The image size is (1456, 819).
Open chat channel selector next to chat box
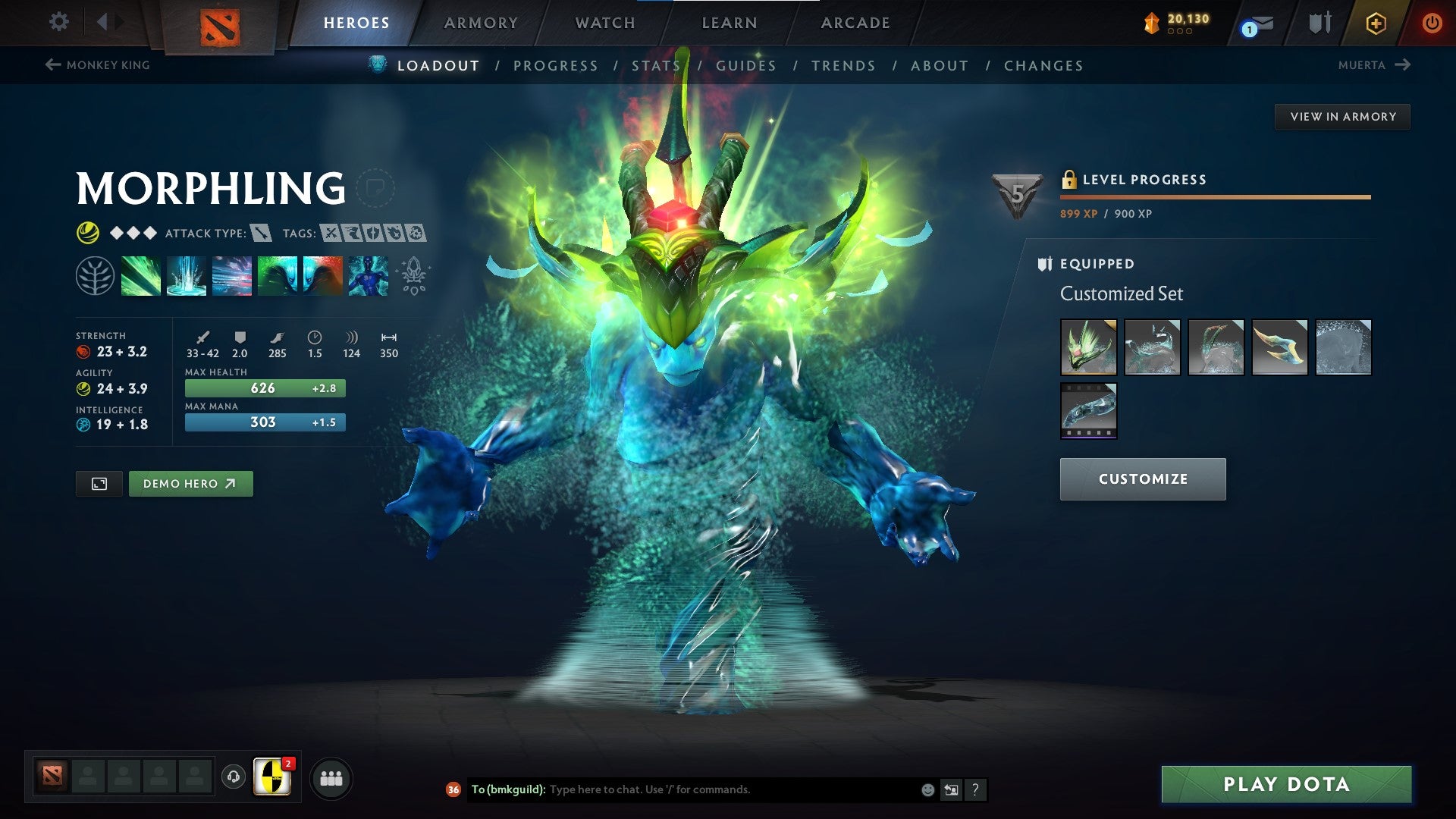click(951, 789)
